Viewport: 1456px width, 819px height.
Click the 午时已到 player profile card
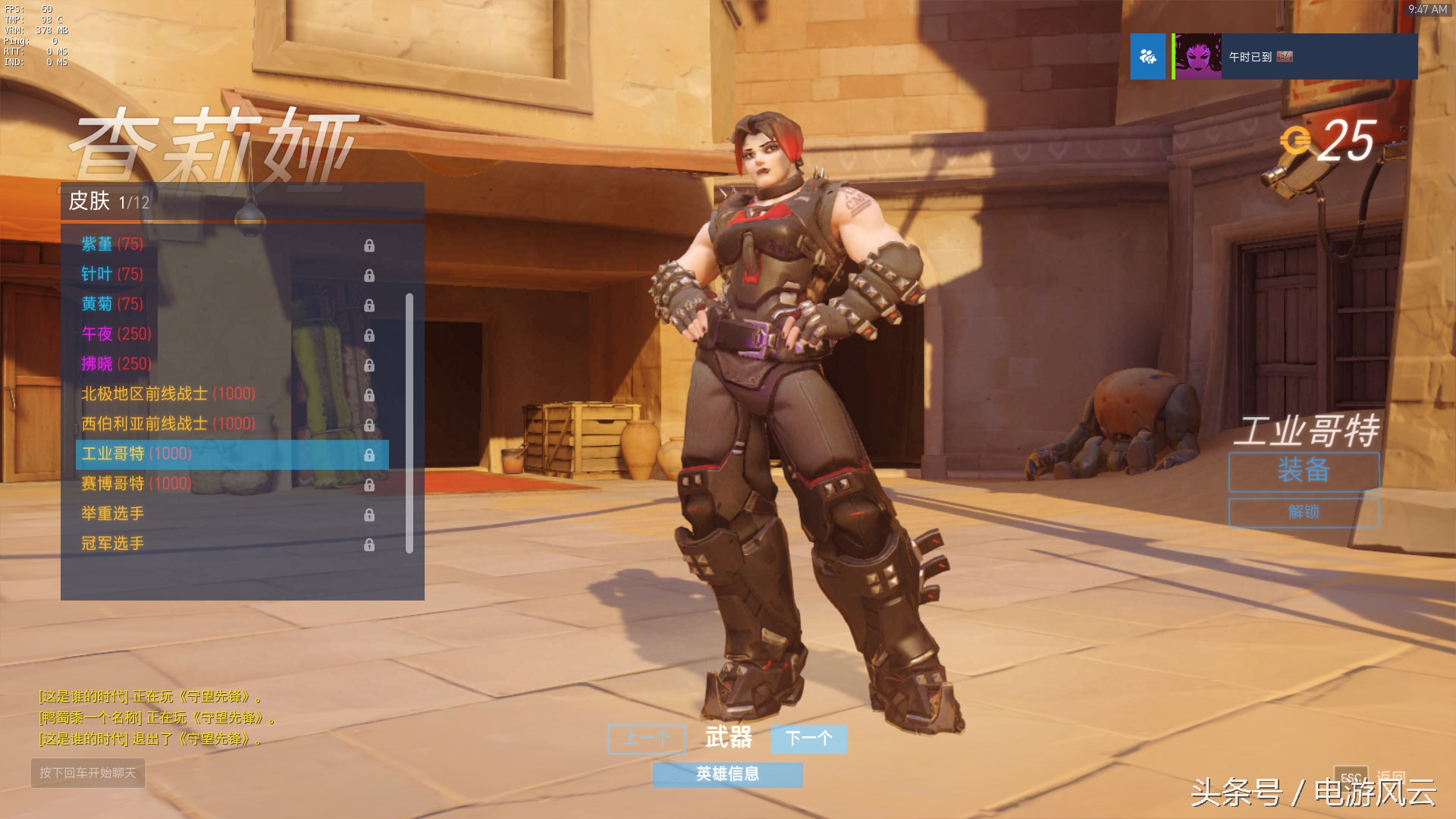point(1294,57)
